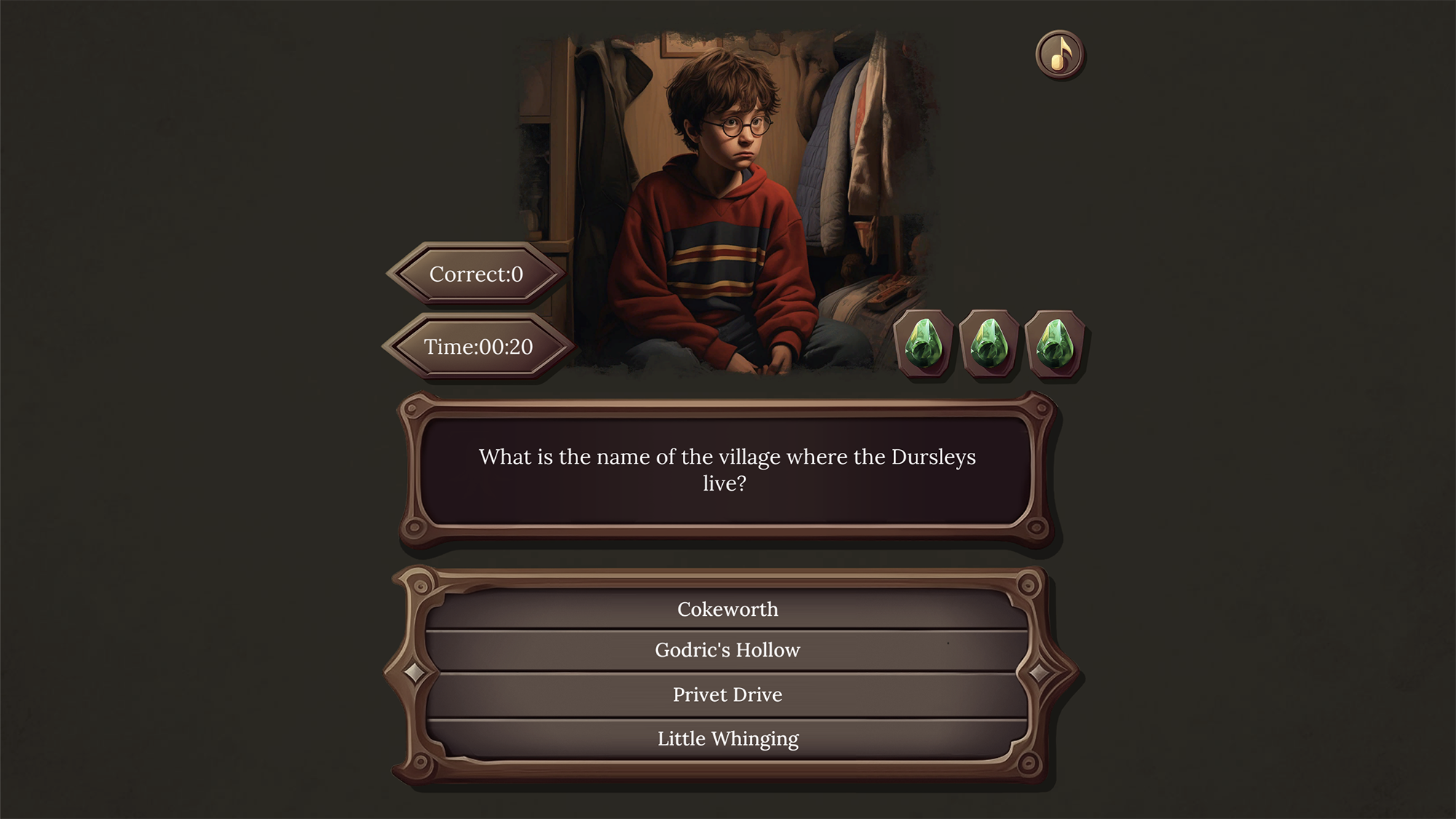
Task: Choose the Little Whinging answer
Action: 728,738
